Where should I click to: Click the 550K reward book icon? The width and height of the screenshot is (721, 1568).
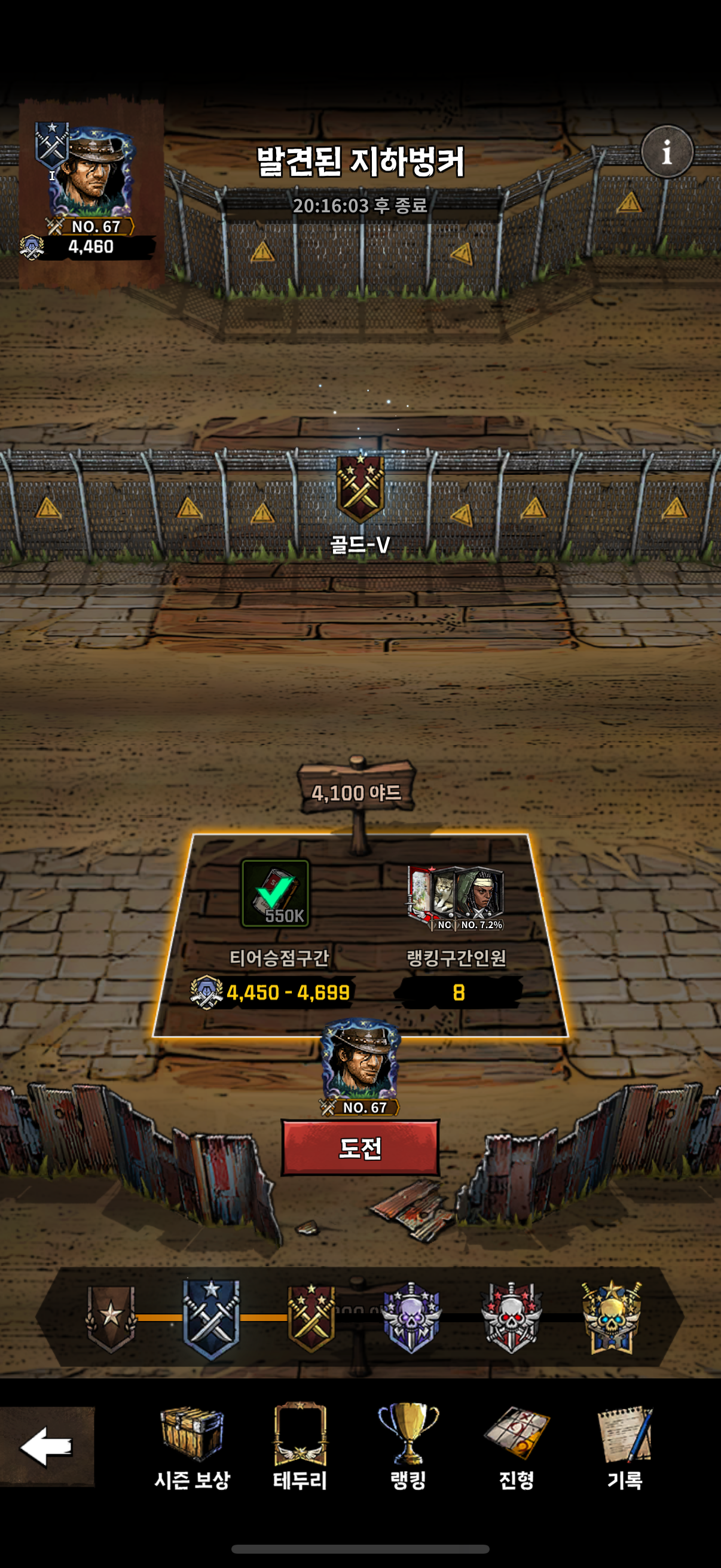276,893
